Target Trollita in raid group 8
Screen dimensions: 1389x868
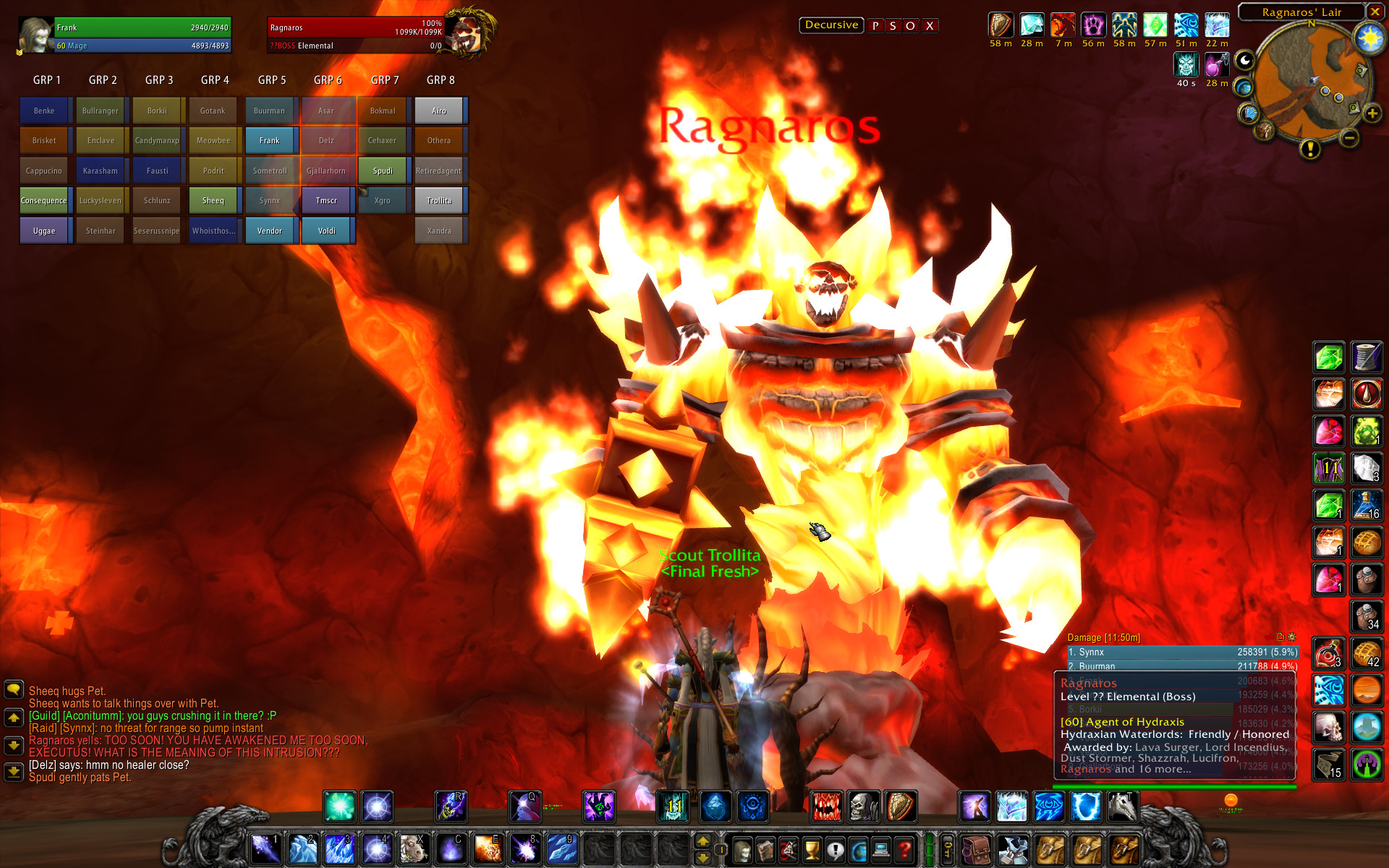tap(438, 200)
